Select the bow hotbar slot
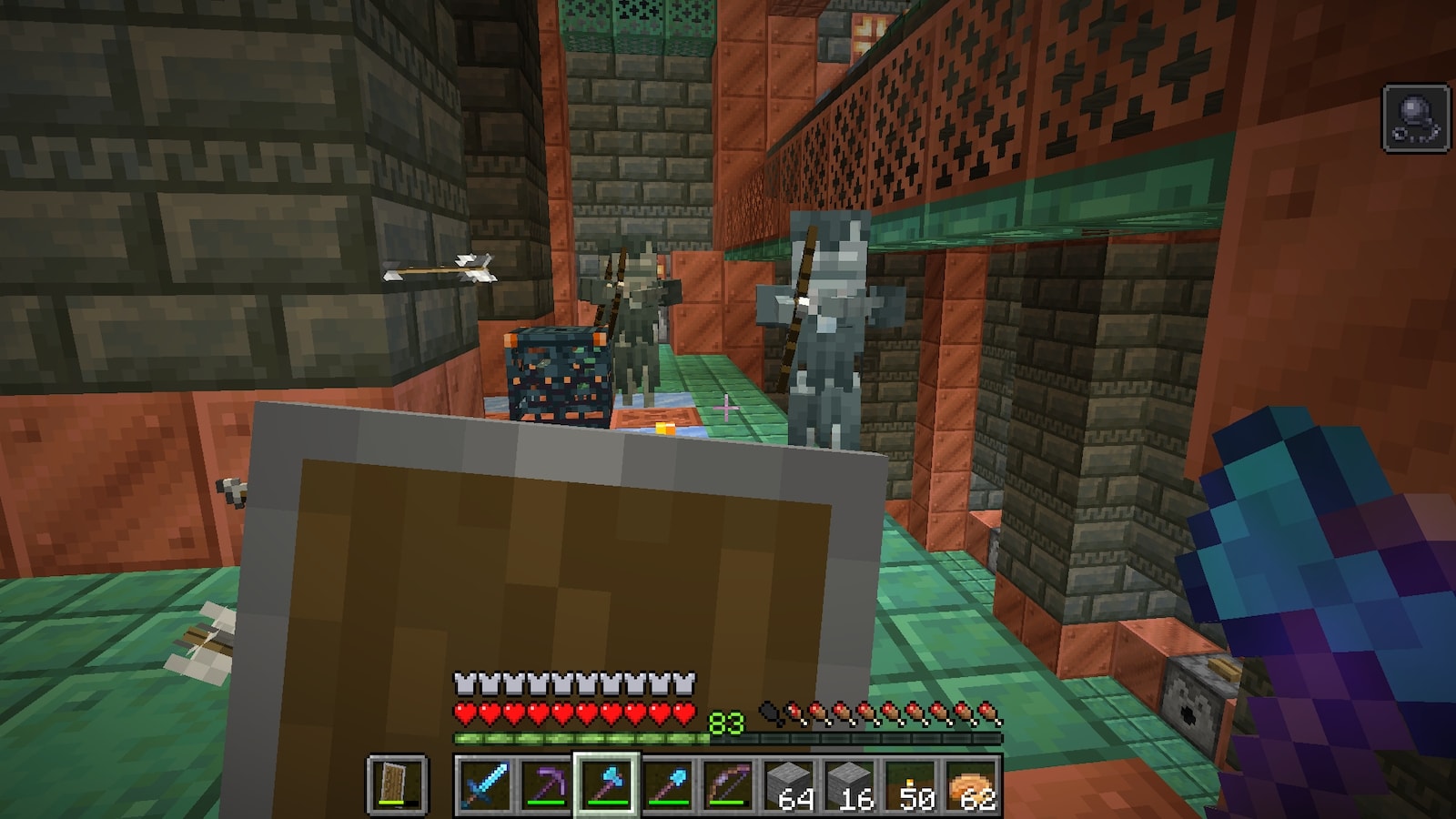 728,784
